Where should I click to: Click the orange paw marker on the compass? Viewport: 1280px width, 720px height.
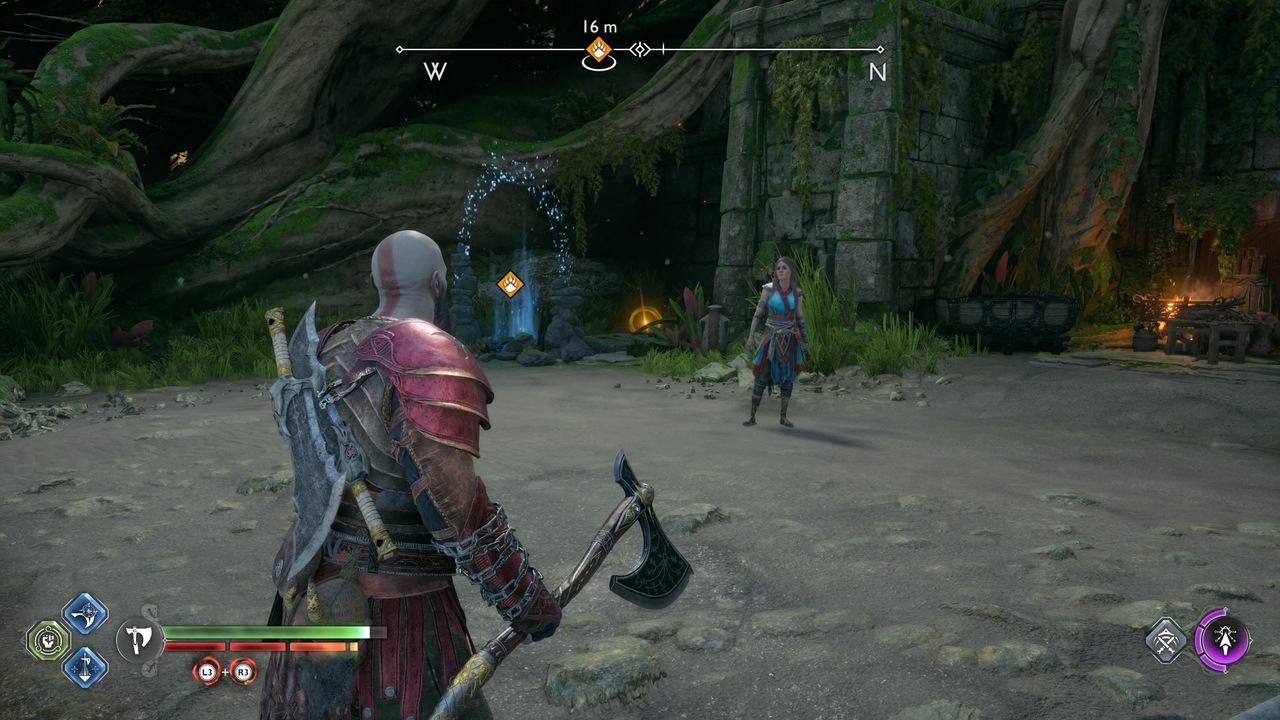click(598, 50)
